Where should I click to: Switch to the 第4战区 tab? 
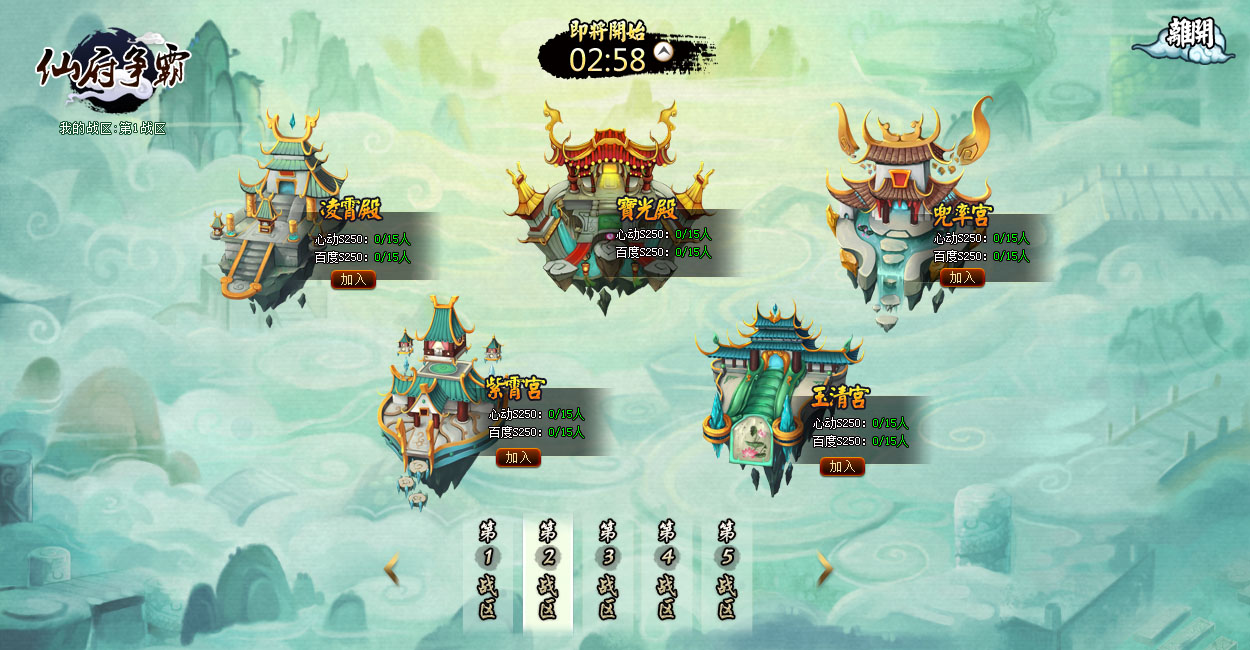coord(667,571)
